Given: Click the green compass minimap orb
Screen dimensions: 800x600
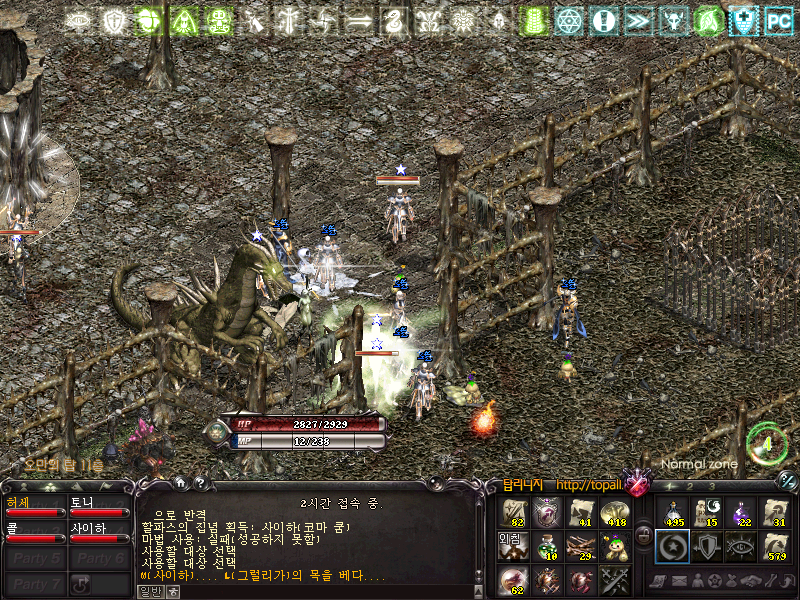Looking at the screenshot, I should pyautogui.click(x=766, y=443).
